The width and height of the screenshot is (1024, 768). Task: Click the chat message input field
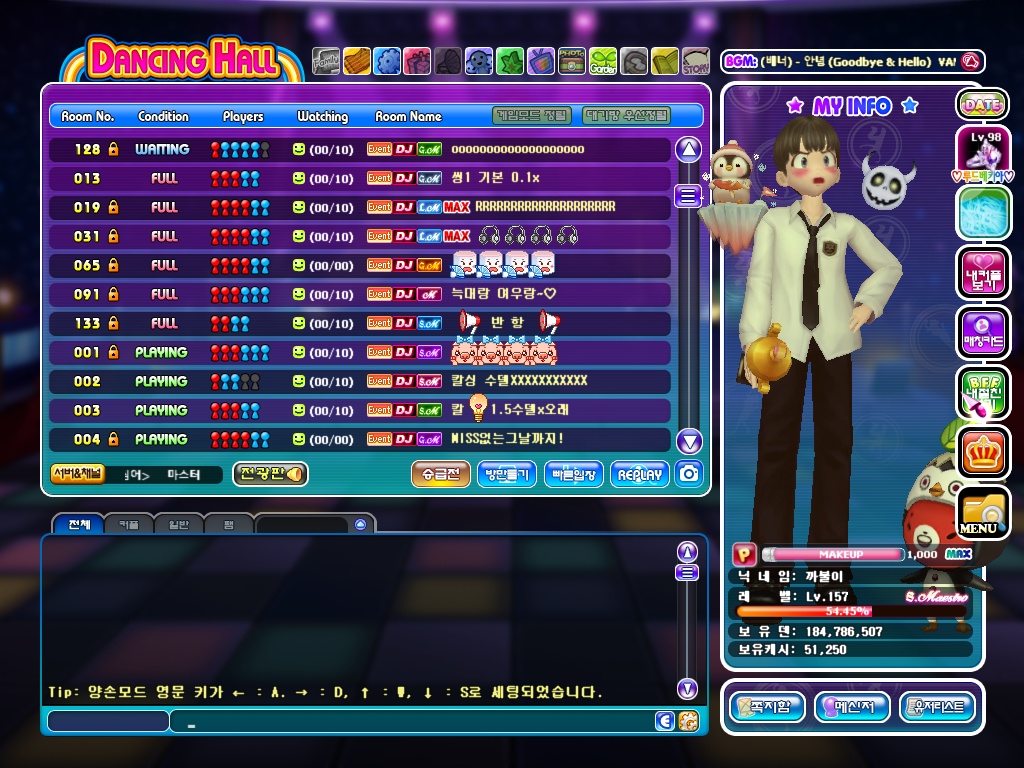[410, 721]
